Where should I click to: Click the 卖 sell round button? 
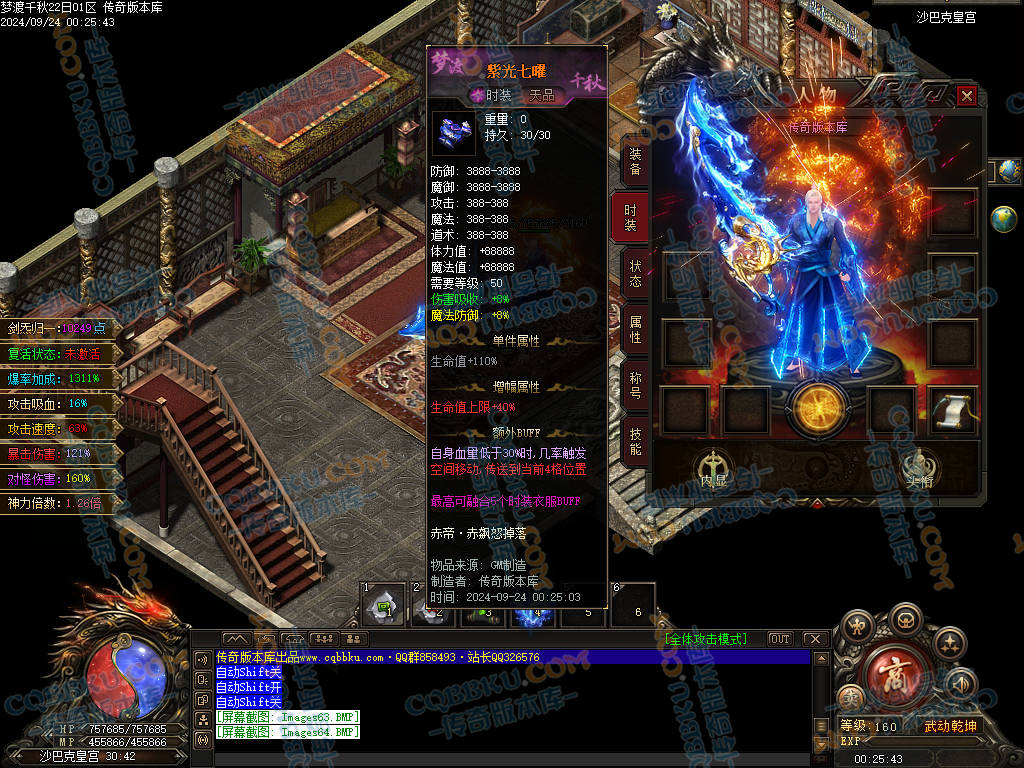851,698
